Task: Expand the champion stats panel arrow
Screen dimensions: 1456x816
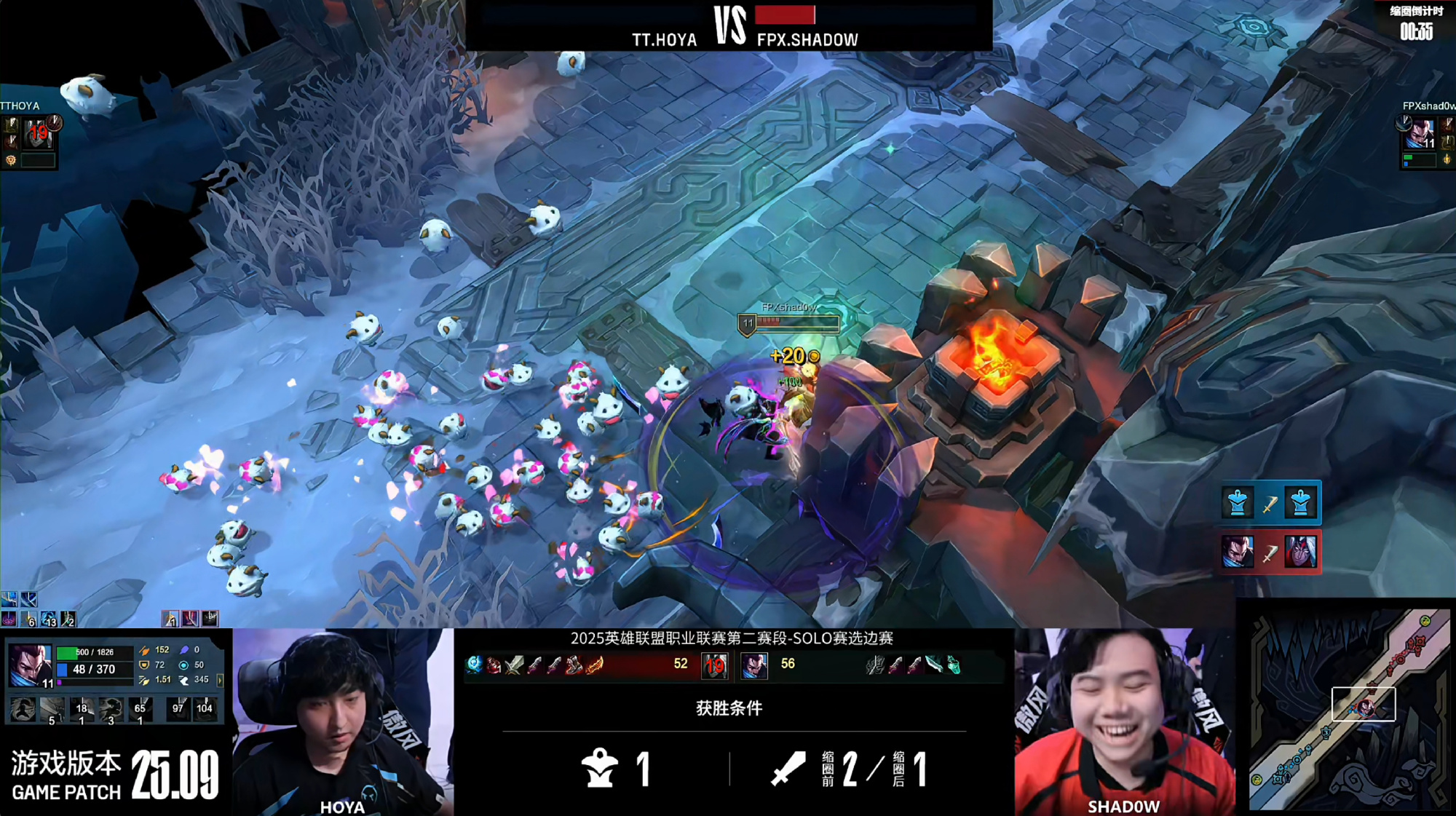Action: tap(220, 680)
